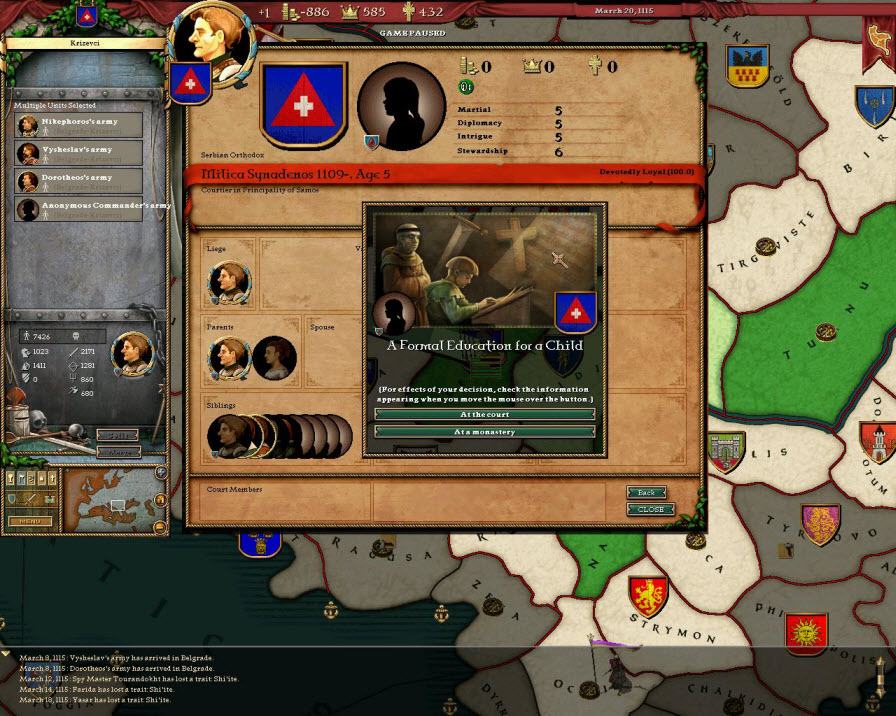Select Vysheslav's army in the unit list

click(x=79, y=153)
